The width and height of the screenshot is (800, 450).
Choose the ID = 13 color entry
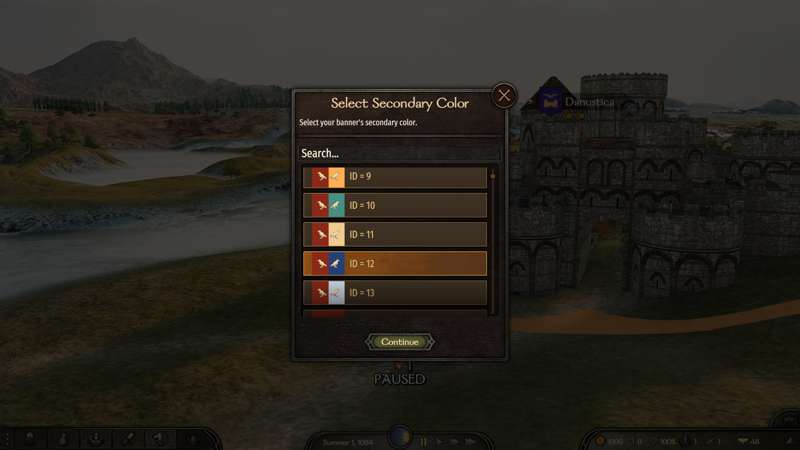[395, 293]
